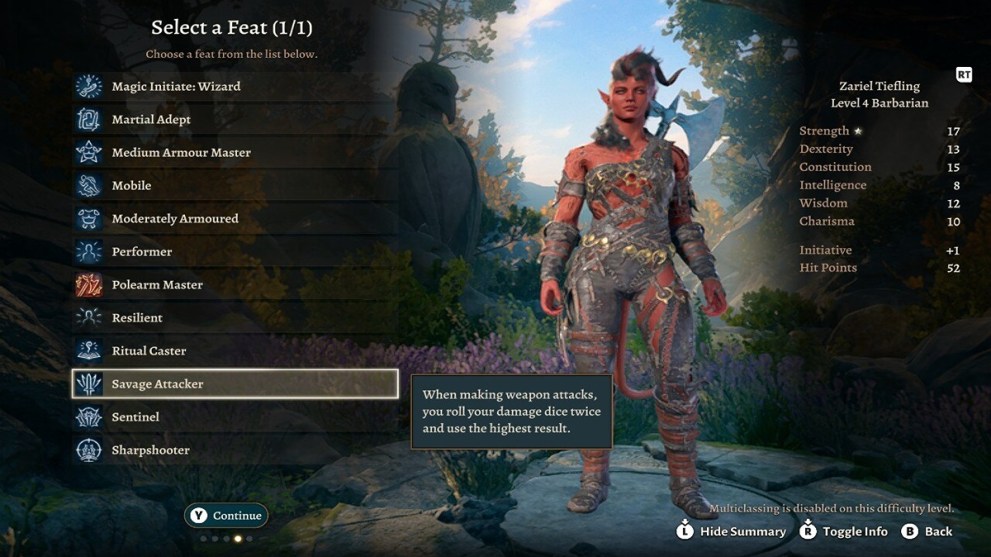
Task: Select the Sharpshooter feat
Action: pyautogui.click(x=150, y=450)
